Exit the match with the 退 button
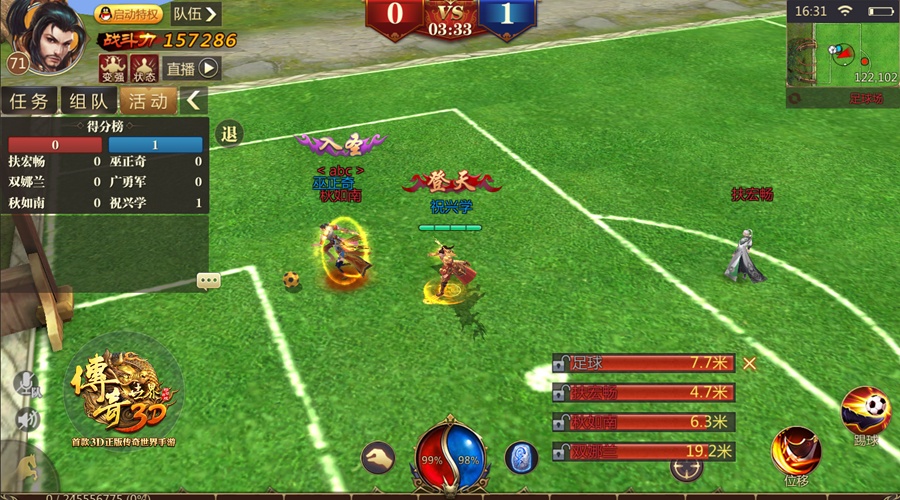The height and width of the screenshot is (500, 900). [x=229, y=133]
